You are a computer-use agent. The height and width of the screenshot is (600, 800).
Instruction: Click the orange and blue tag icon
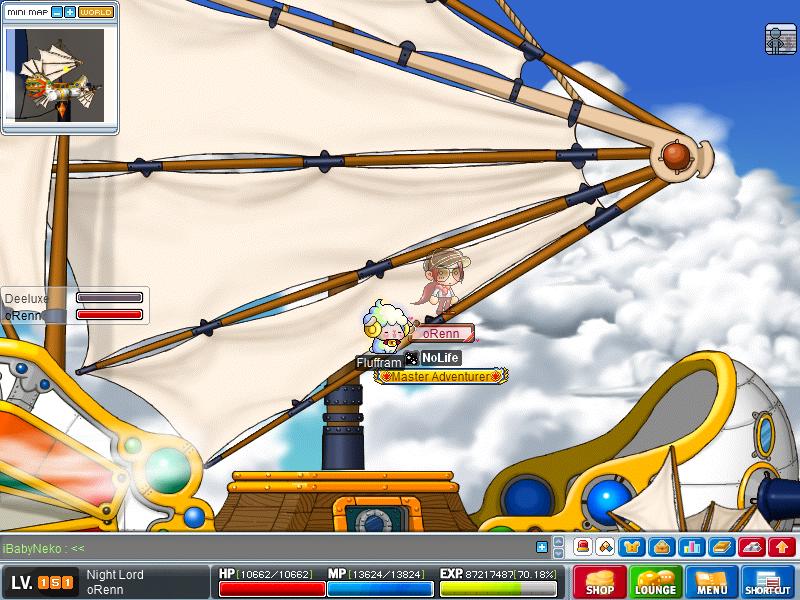click(605, 547)
